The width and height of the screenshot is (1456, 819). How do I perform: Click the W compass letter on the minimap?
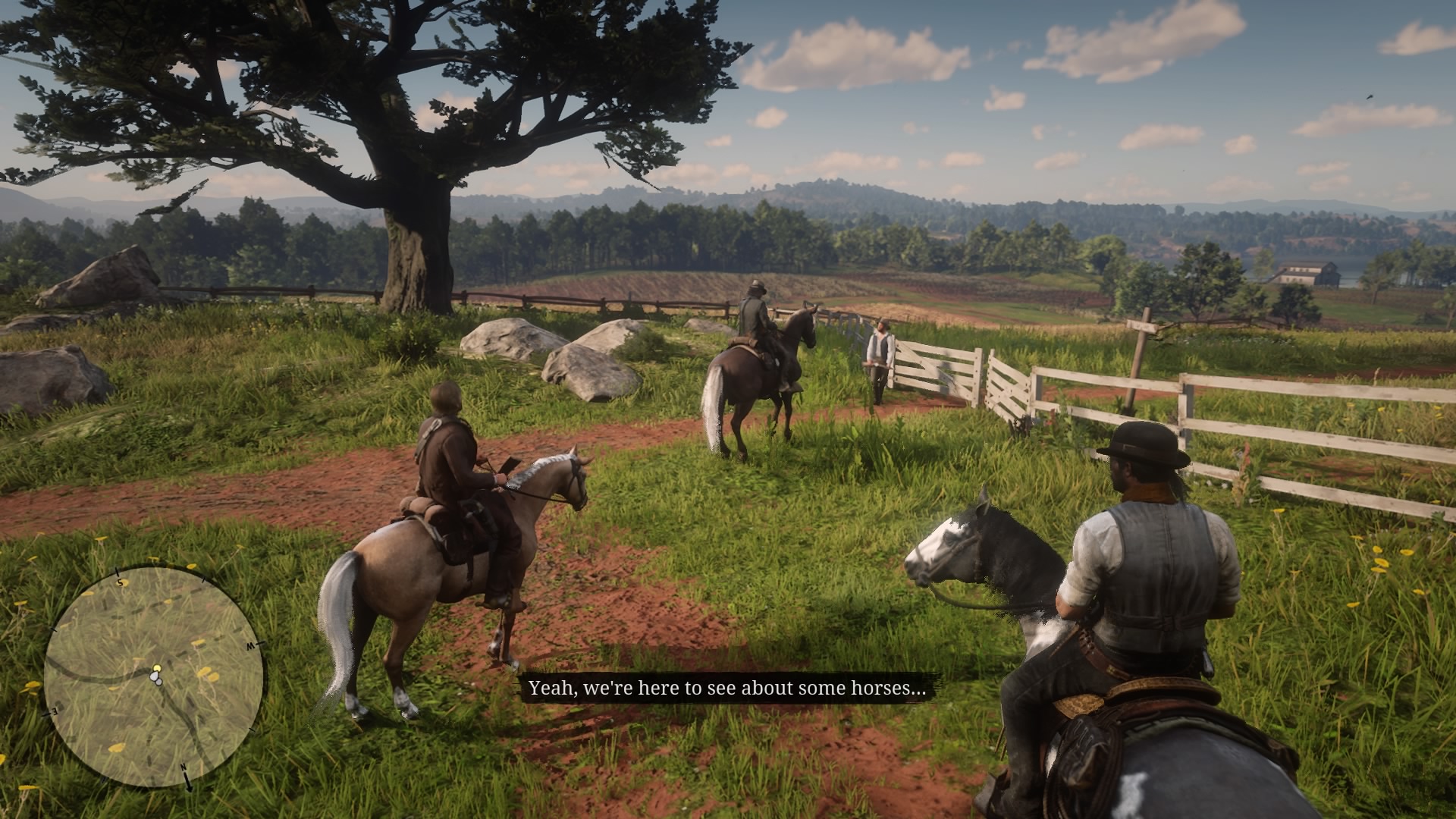point(250,645)
